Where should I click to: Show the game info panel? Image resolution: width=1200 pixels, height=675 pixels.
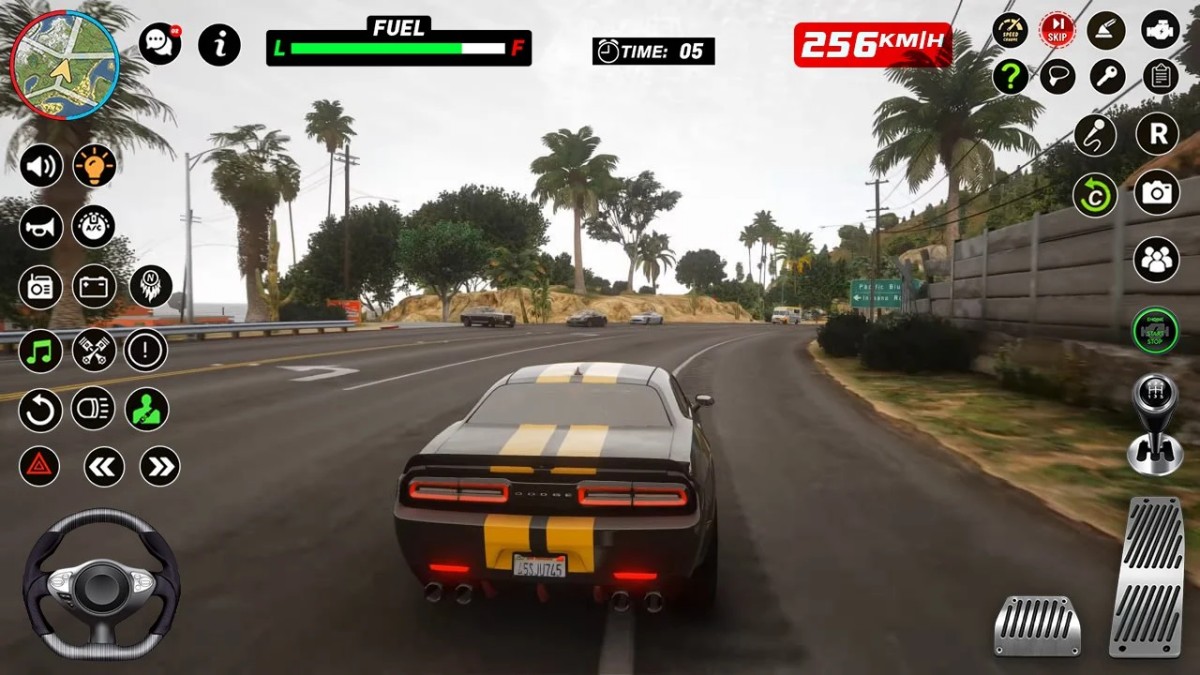(x=219, y=45)
